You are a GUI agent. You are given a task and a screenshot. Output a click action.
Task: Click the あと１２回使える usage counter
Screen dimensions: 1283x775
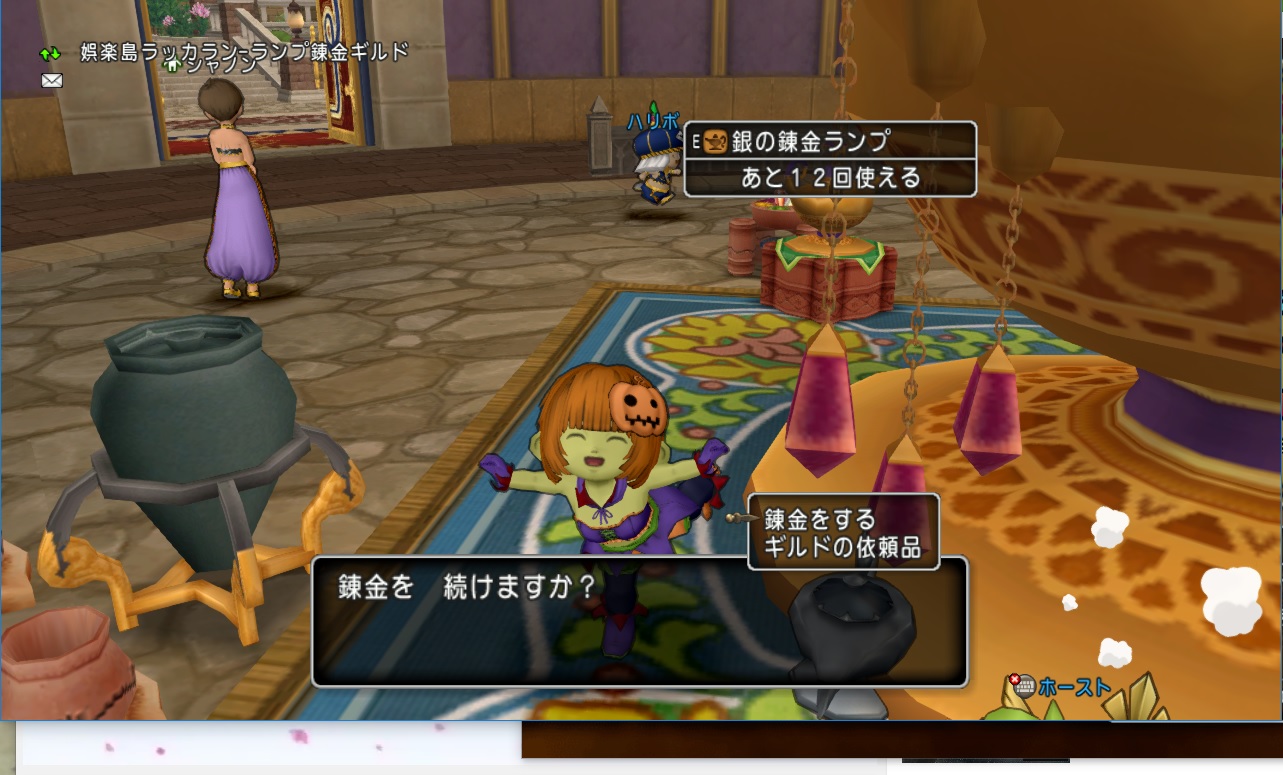pos(830,175)
